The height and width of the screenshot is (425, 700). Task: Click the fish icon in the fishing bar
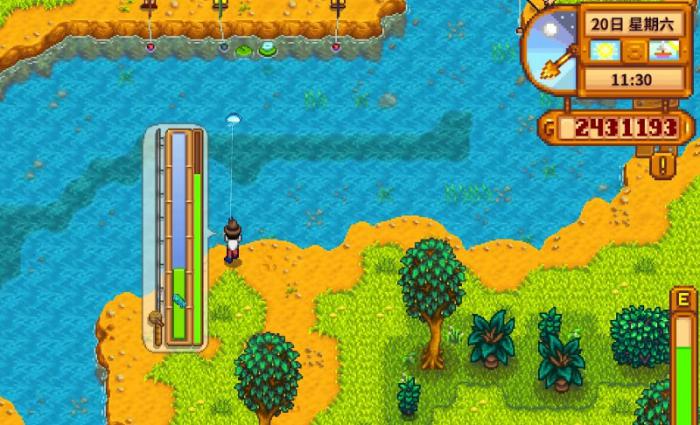click(x=179, y=299)
